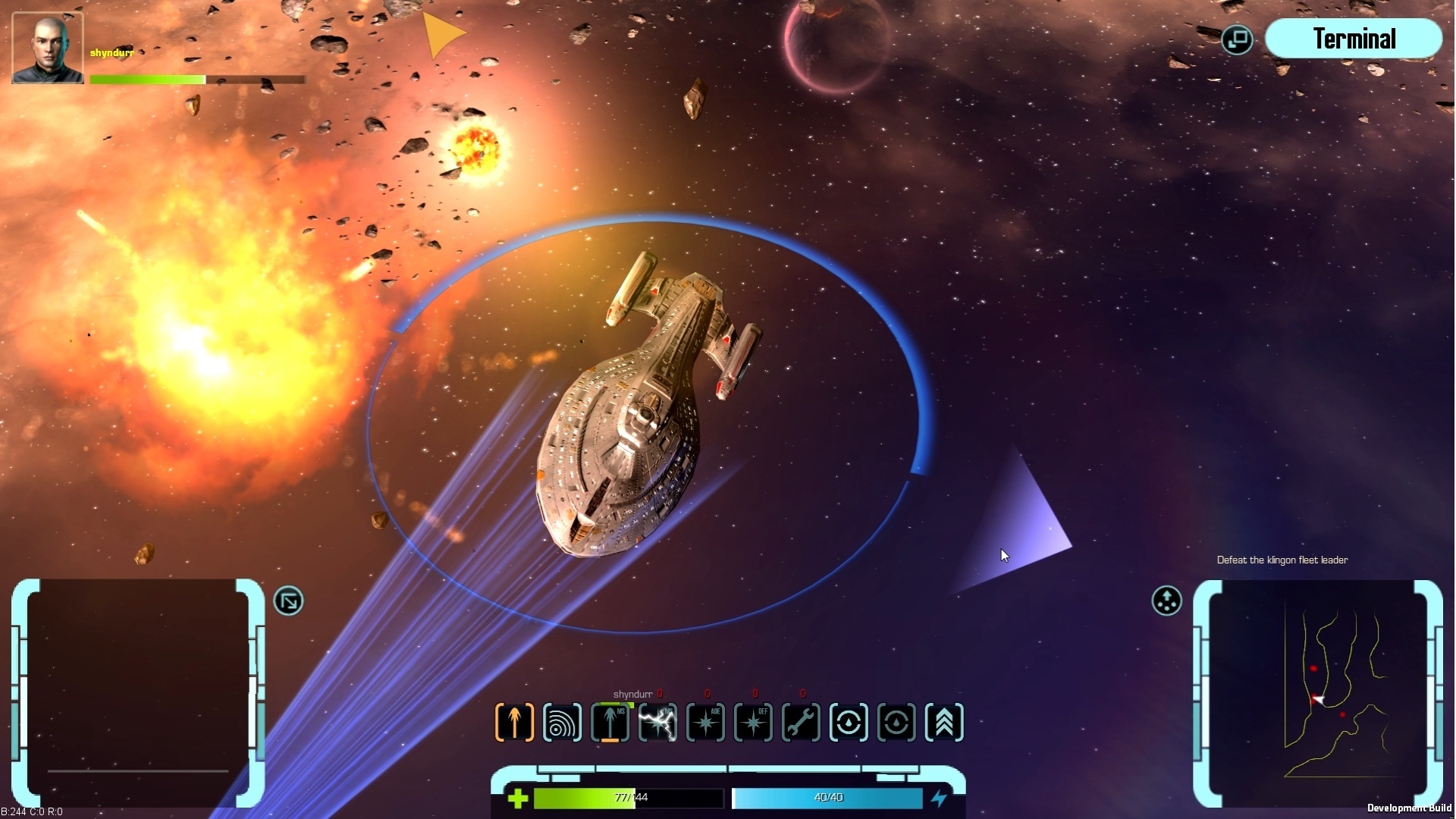This screenshot has height=819, width=1456.
Task: Click shyndurr's character portrait at top left
Action: pyautogui.click(x=47, y=47)
